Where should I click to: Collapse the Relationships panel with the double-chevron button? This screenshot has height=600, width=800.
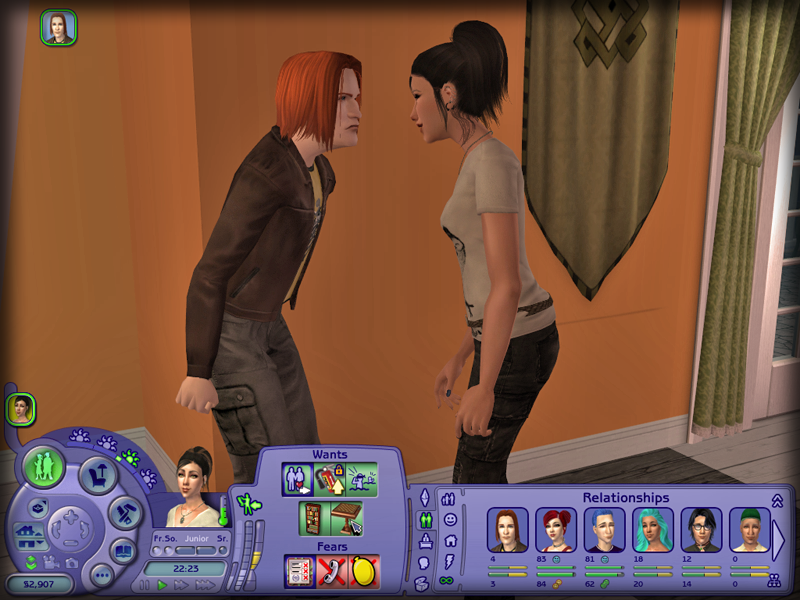(776, 500)
